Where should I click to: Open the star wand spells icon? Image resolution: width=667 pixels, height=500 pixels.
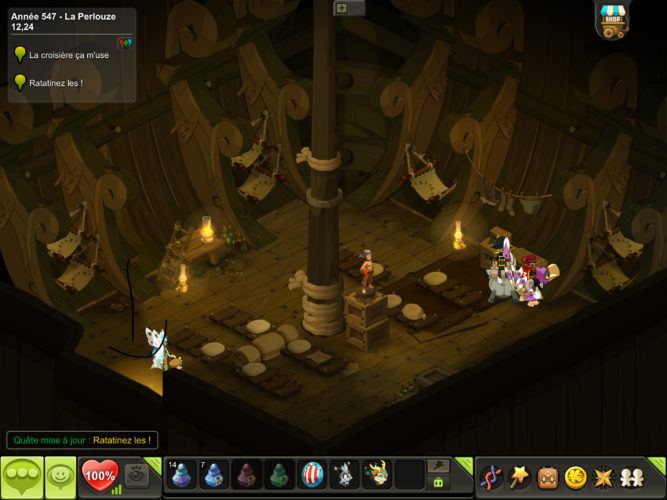tap(520, 476)
